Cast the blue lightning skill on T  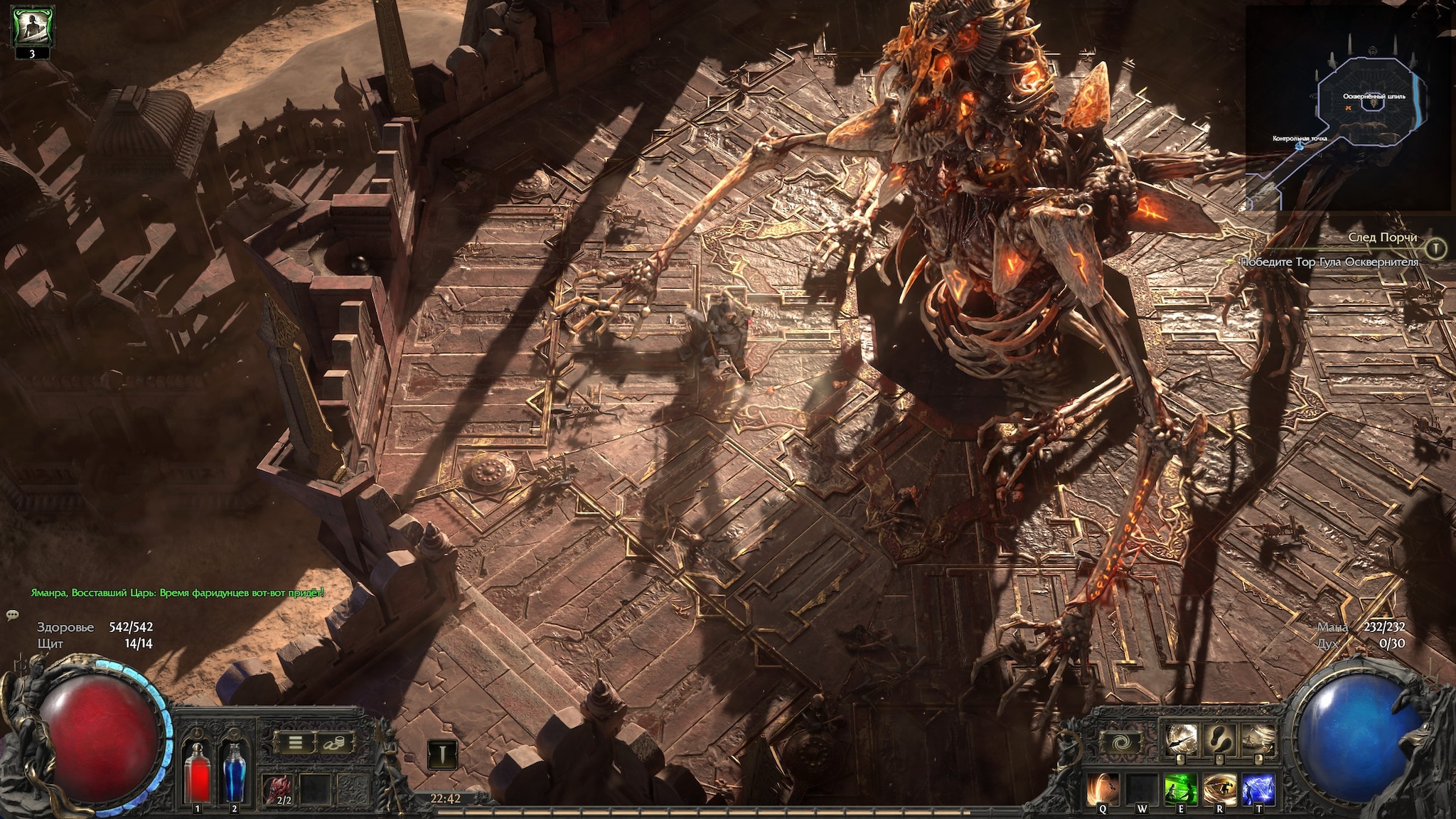coord(1258,789)
